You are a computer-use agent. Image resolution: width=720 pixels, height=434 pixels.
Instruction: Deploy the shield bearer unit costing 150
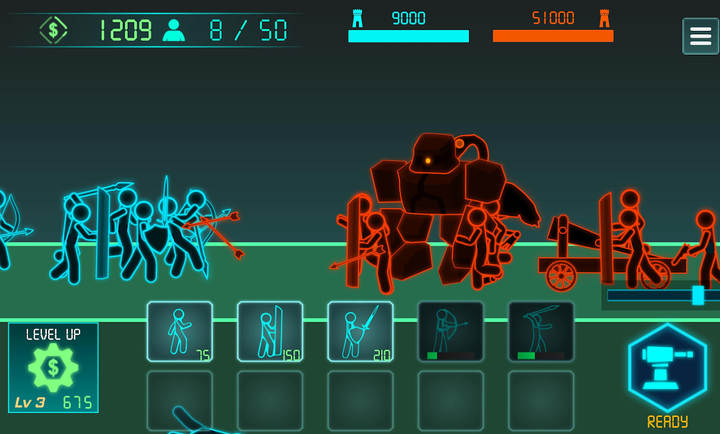pos(270,331)
